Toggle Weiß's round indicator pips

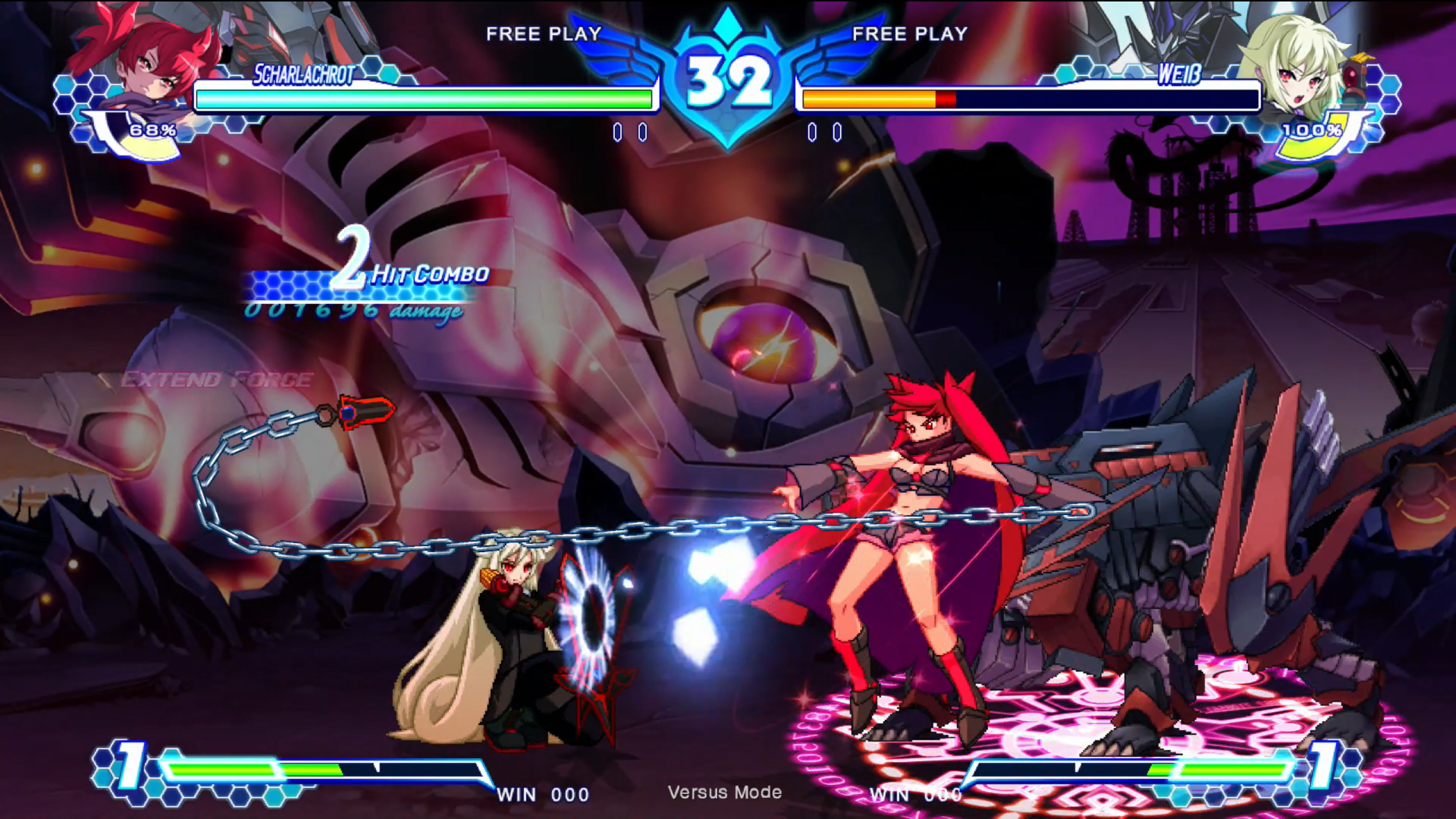coord(825,130)
